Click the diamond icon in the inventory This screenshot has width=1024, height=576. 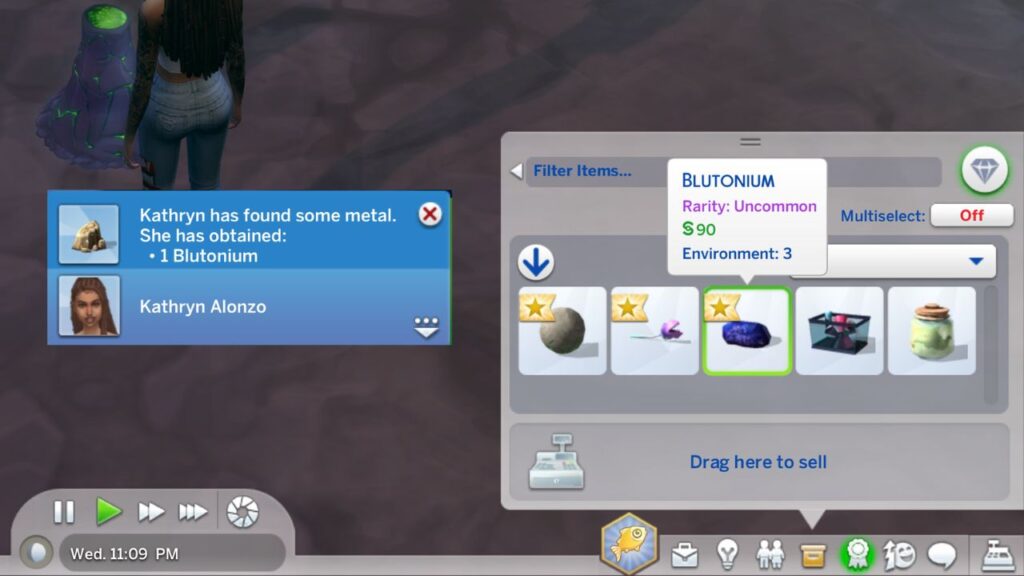tap(985, 171)
